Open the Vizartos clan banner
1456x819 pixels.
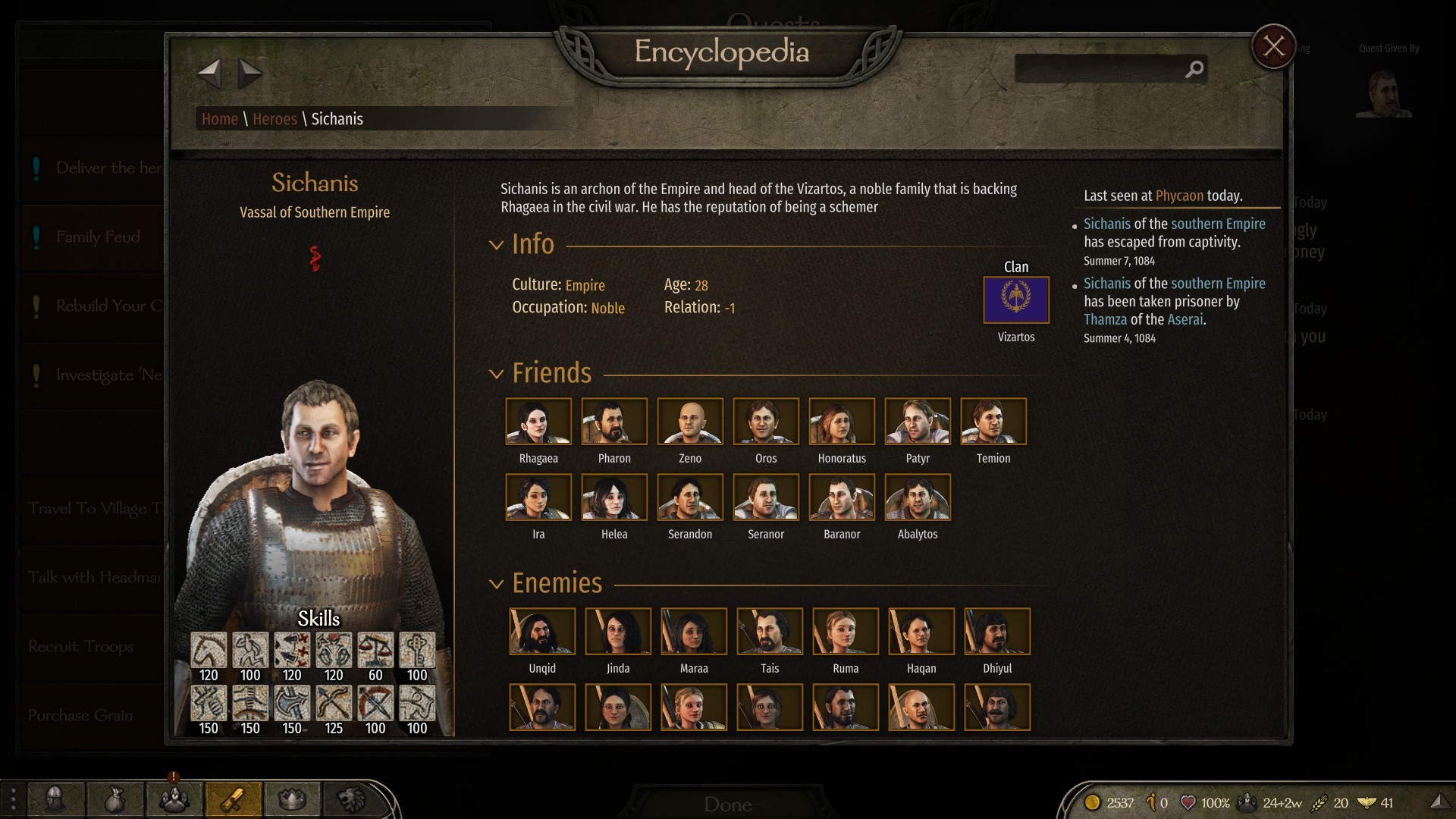[x=1015, y=300]
